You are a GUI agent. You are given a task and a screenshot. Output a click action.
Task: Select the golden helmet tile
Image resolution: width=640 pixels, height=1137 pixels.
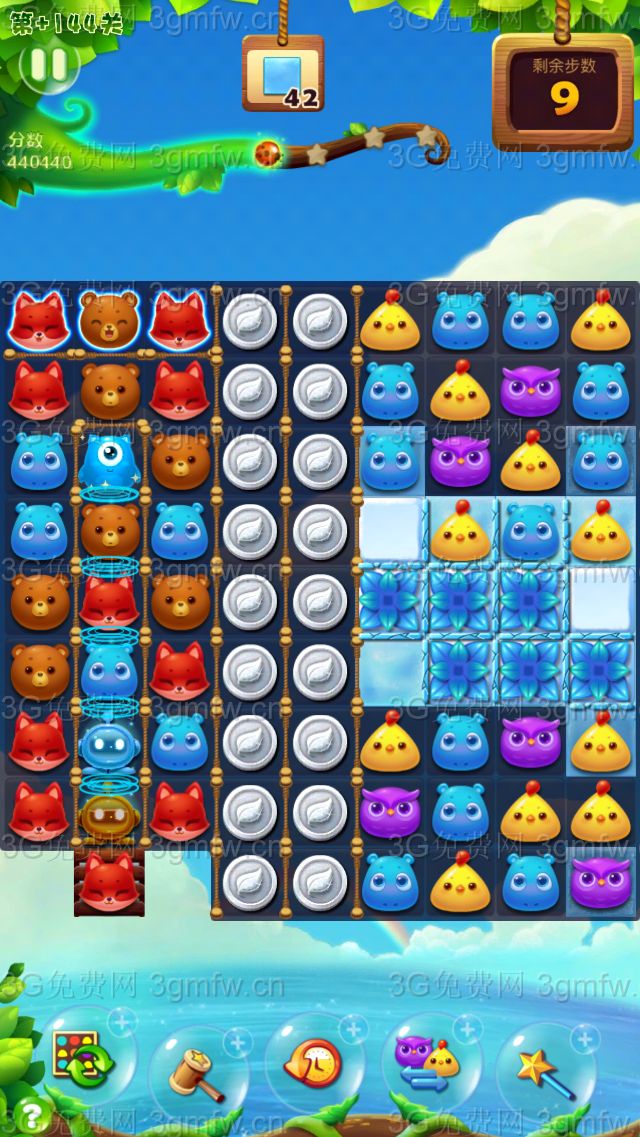109,812
